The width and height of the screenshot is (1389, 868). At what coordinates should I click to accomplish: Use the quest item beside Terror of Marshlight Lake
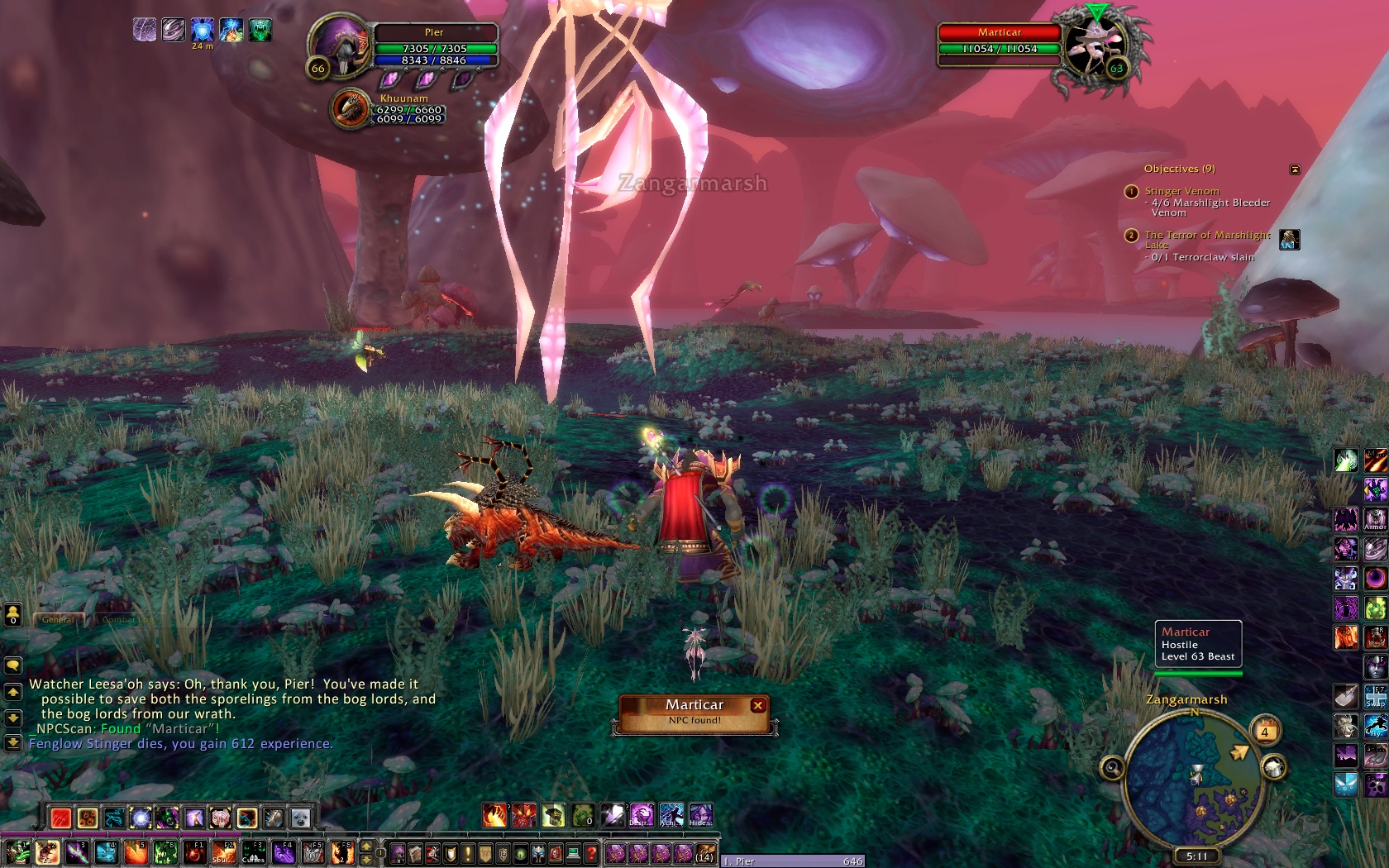[1289, 240]
